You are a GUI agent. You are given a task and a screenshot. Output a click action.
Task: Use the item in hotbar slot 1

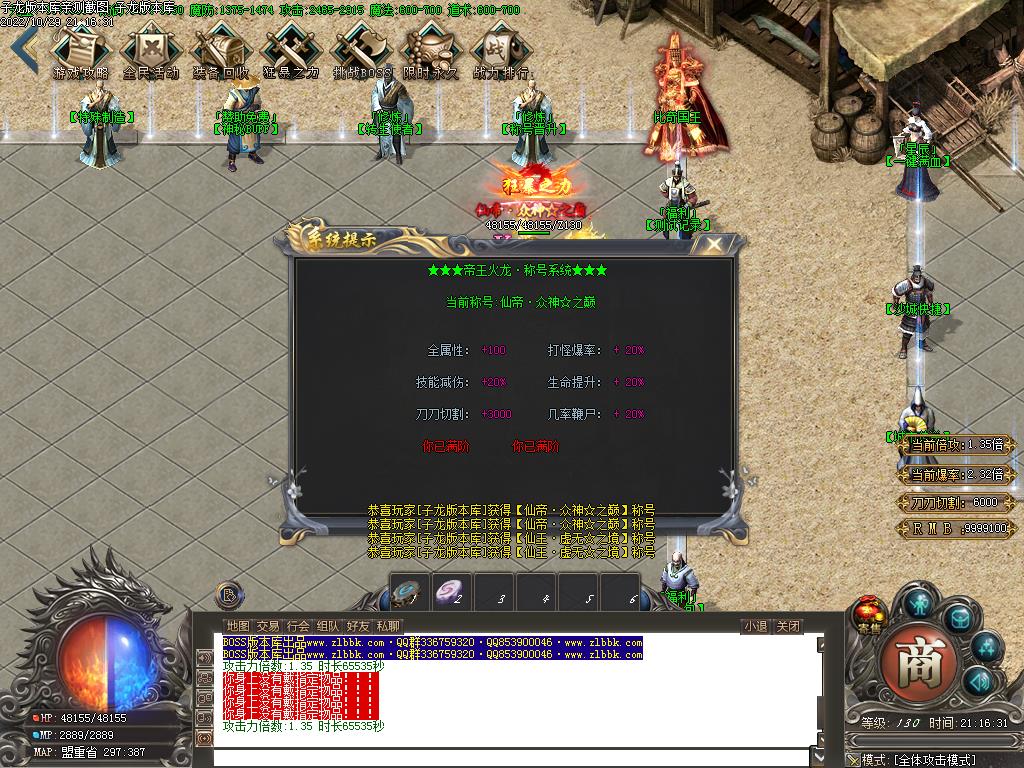pos(409,593)
